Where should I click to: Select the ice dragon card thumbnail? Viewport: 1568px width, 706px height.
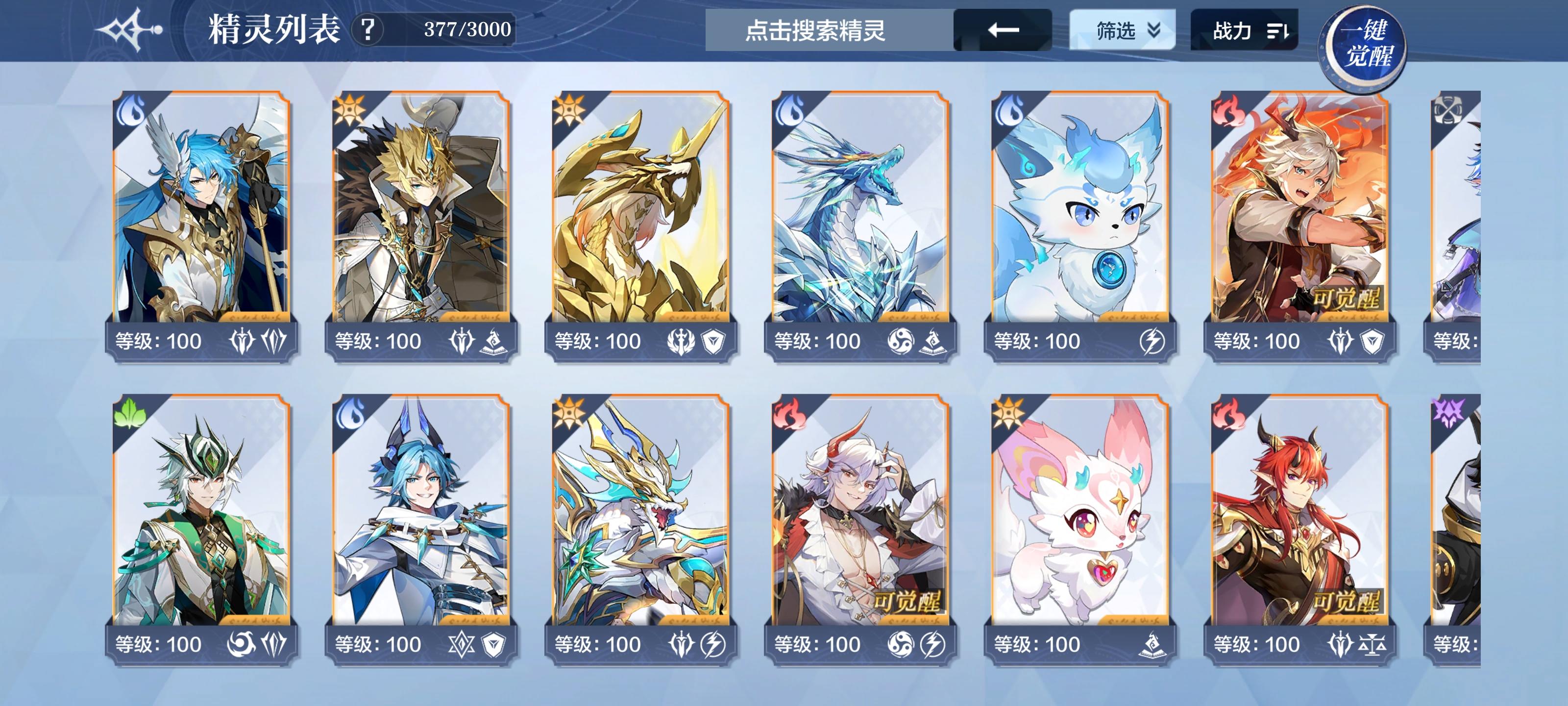861,213
